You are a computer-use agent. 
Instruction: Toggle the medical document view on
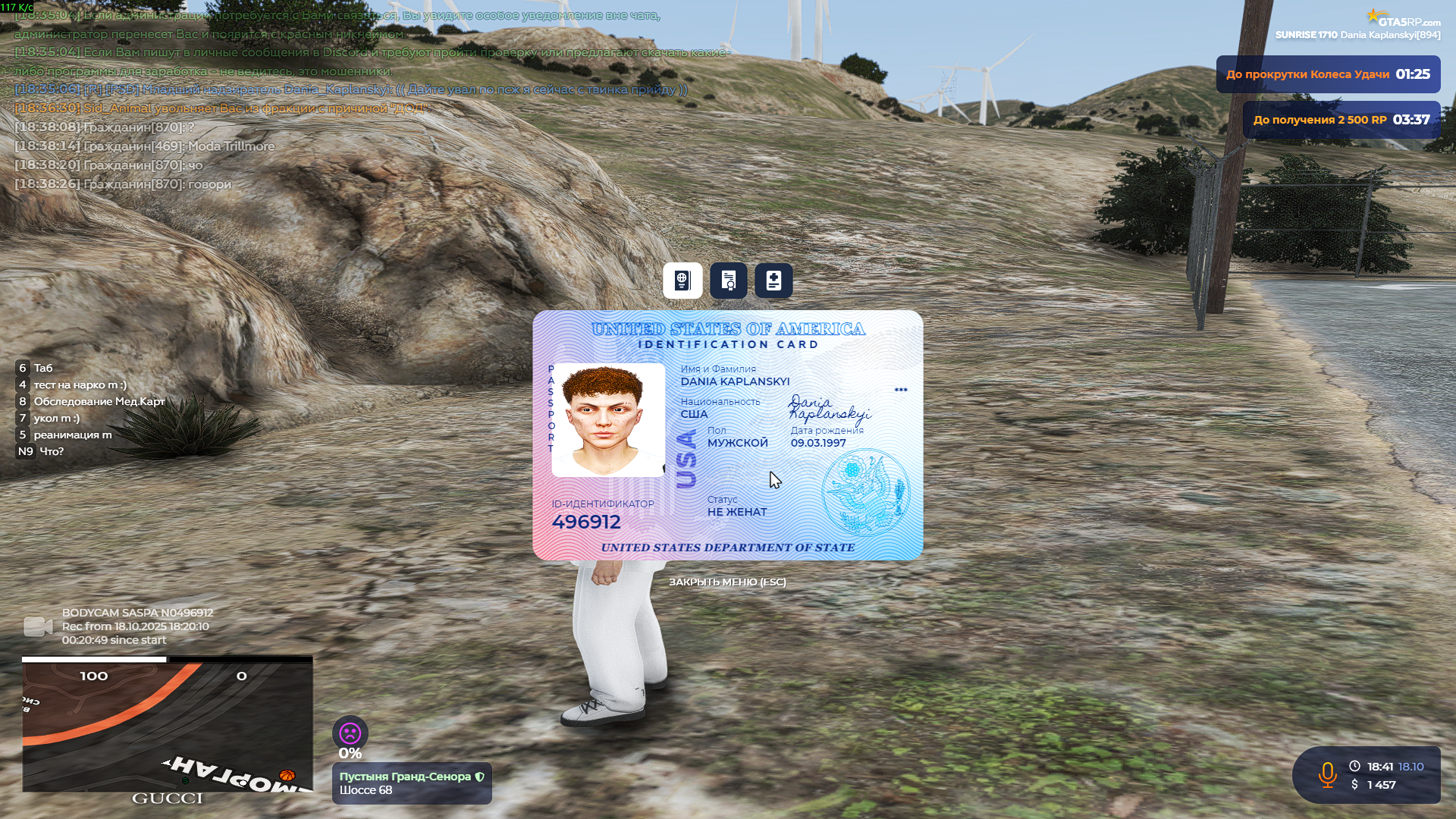coord(773,281)
